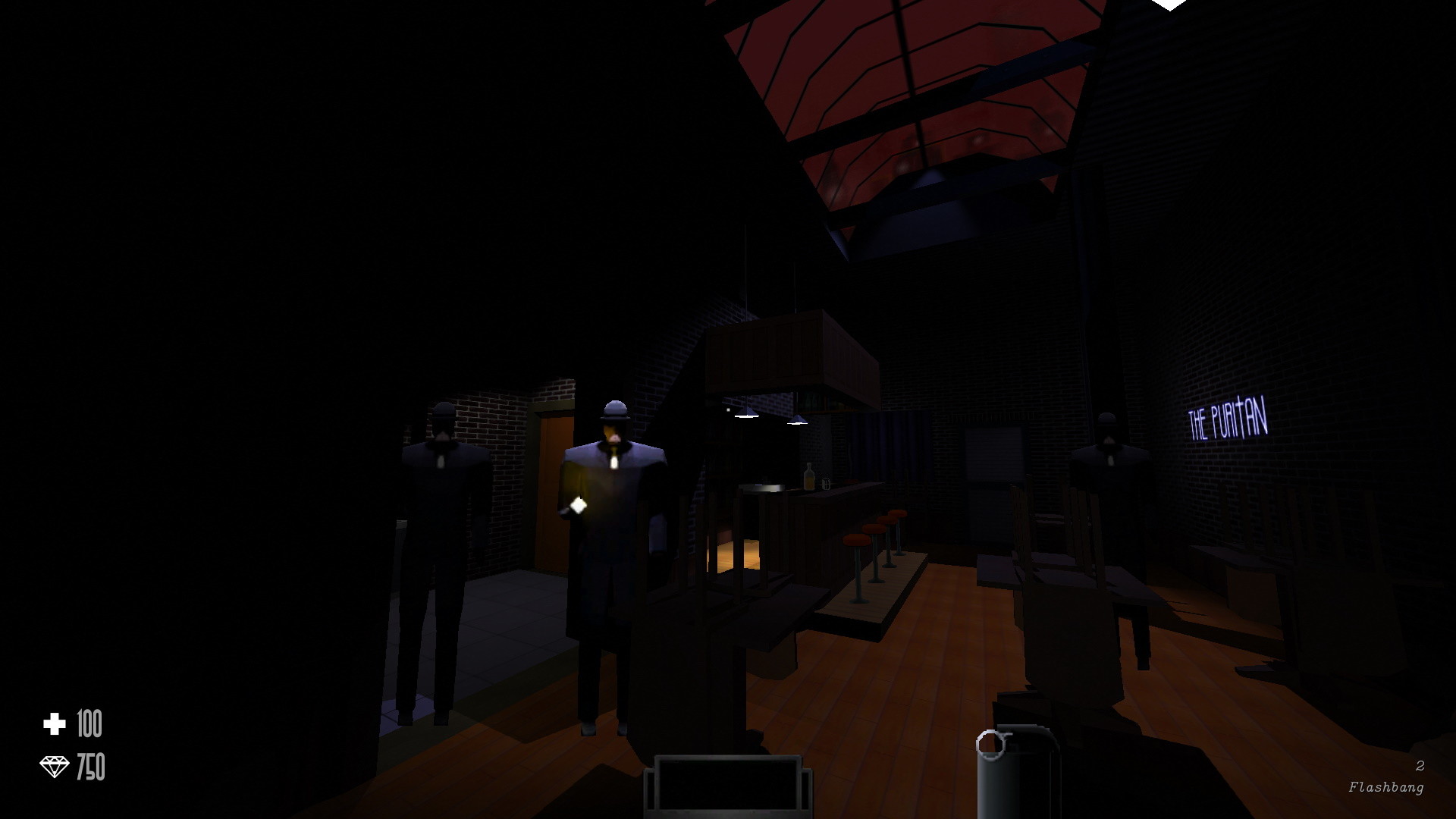
Task: Click the diamond count showing 750
Action: point(91,766)
